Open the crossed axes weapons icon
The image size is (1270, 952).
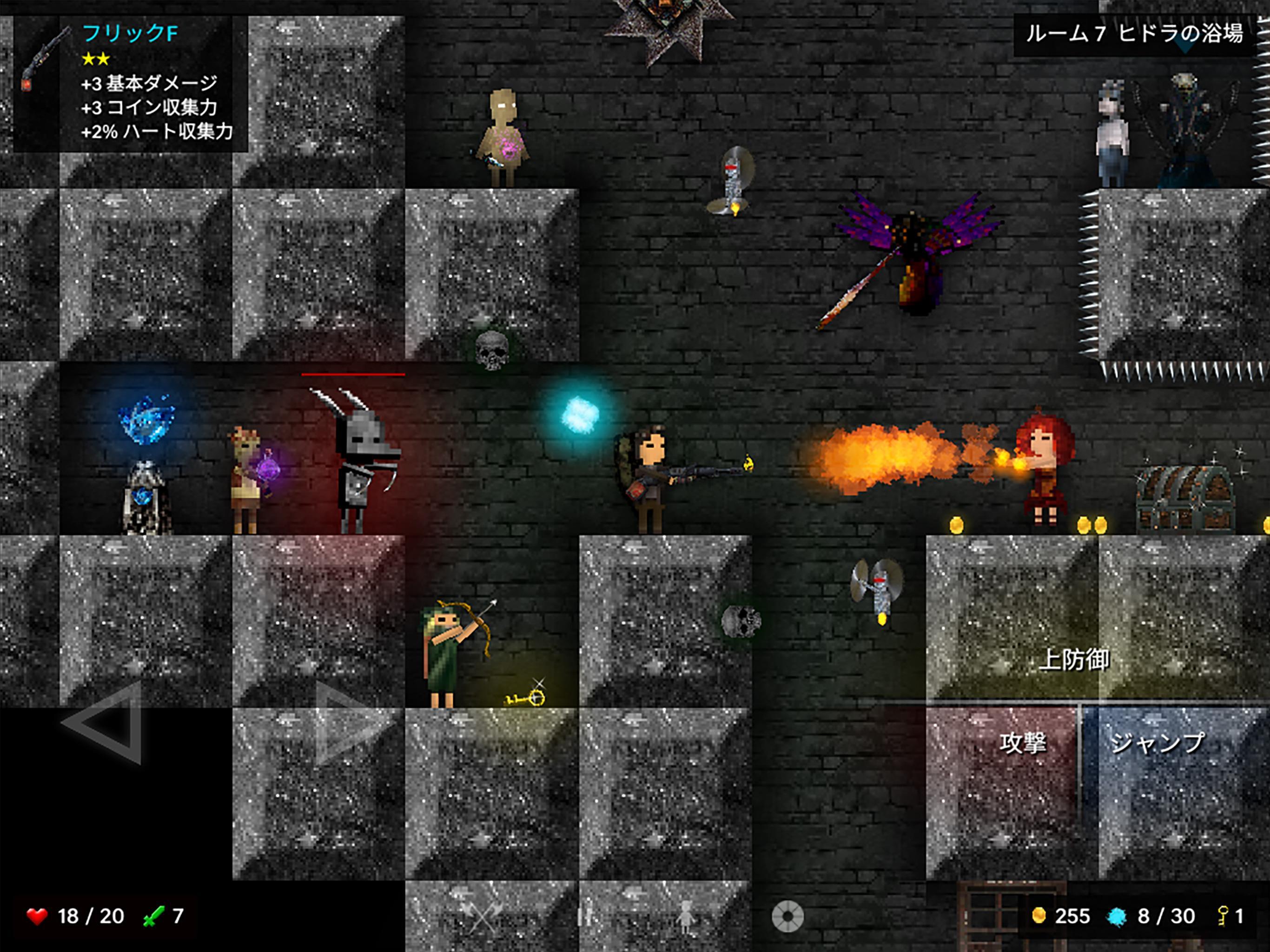483,915
